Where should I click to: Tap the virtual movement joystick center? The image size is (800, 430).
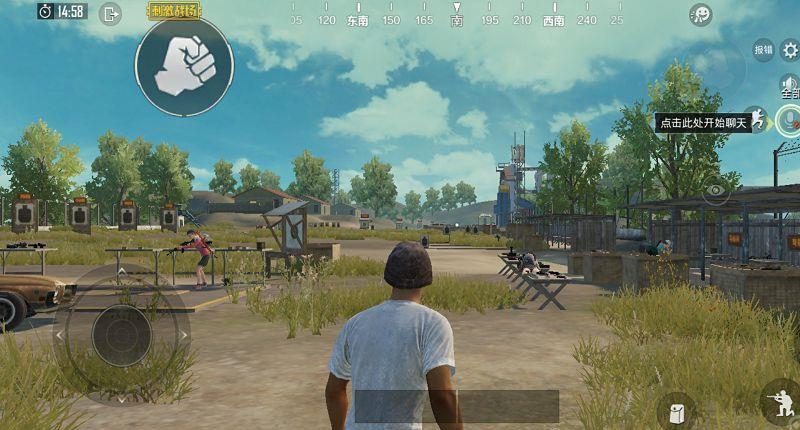point(122,335)
